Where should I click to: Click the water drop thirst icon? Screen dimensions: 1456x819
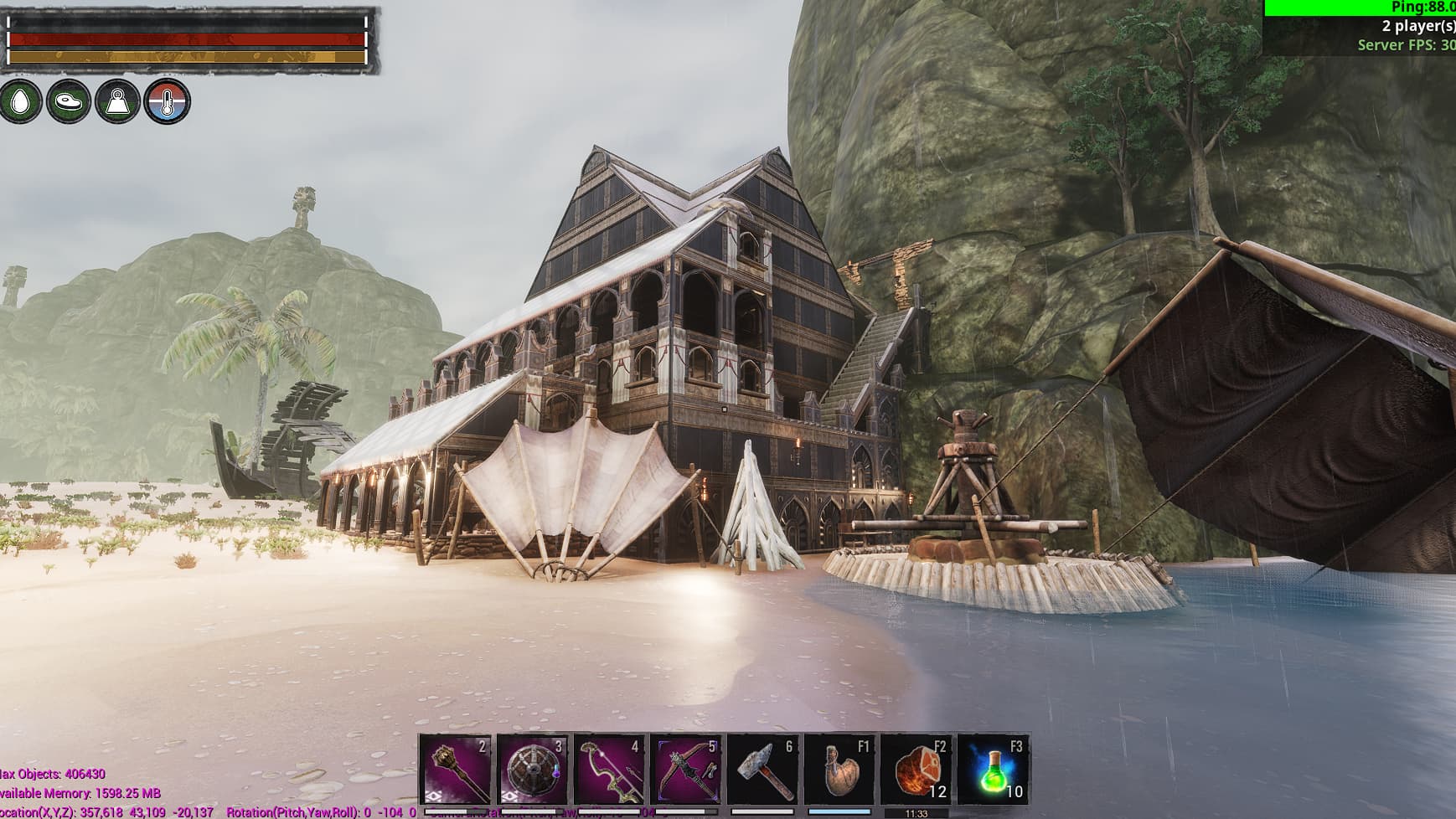point(20,102)
